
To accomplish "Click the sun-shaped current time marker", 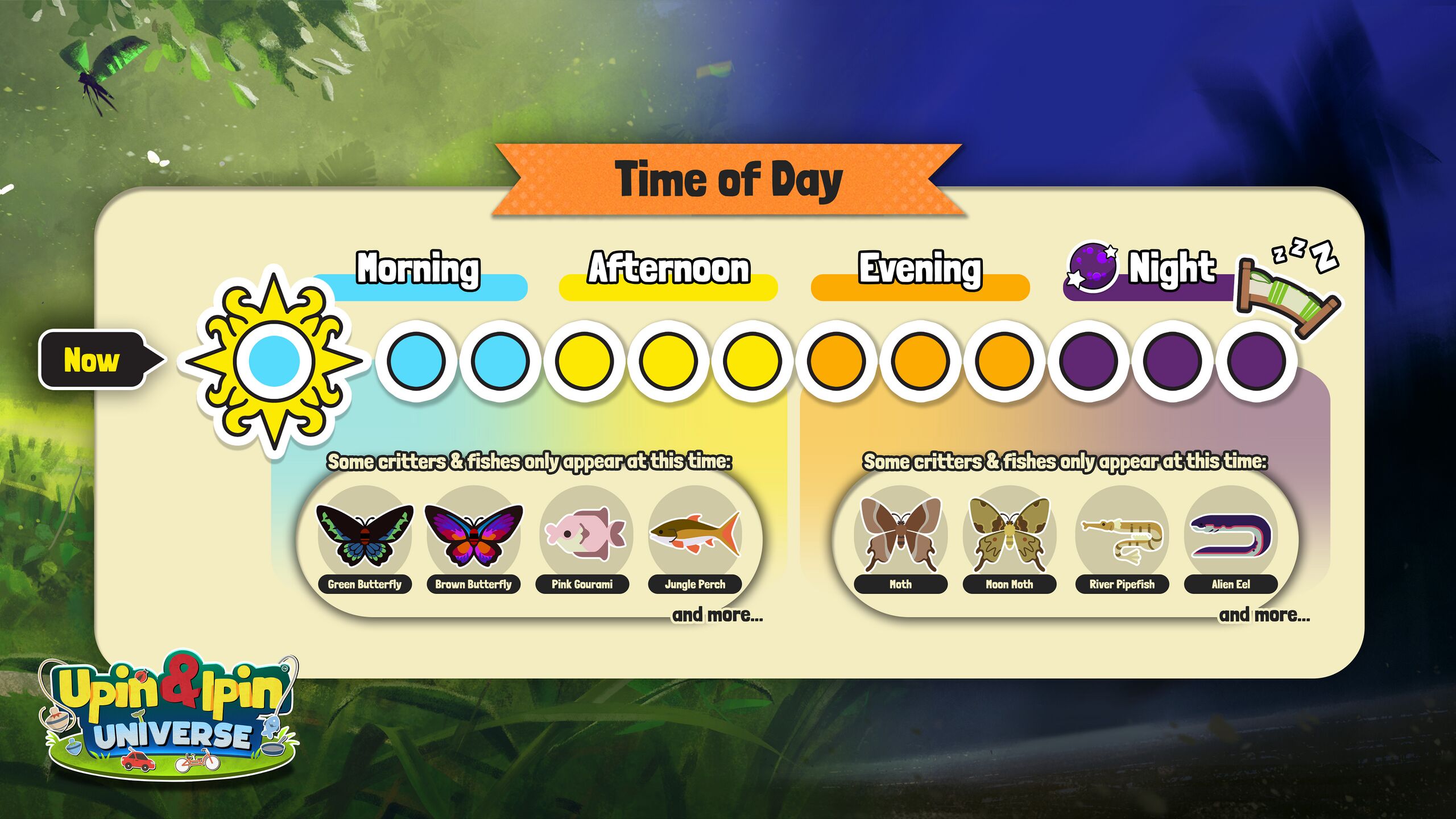I will click(x=274, y=361).
